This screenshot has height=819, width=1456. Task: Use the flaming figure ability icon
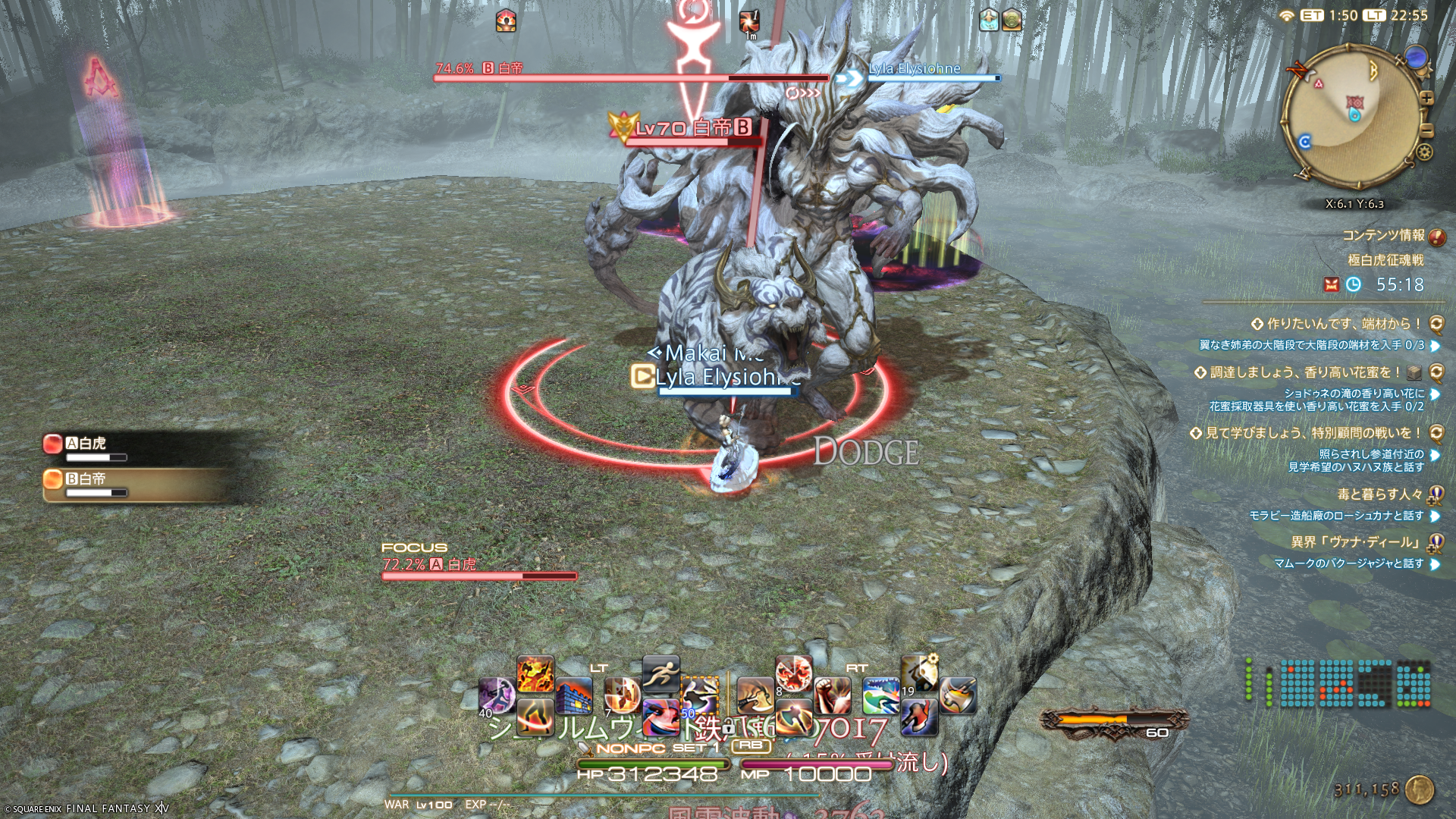[535, 673]
